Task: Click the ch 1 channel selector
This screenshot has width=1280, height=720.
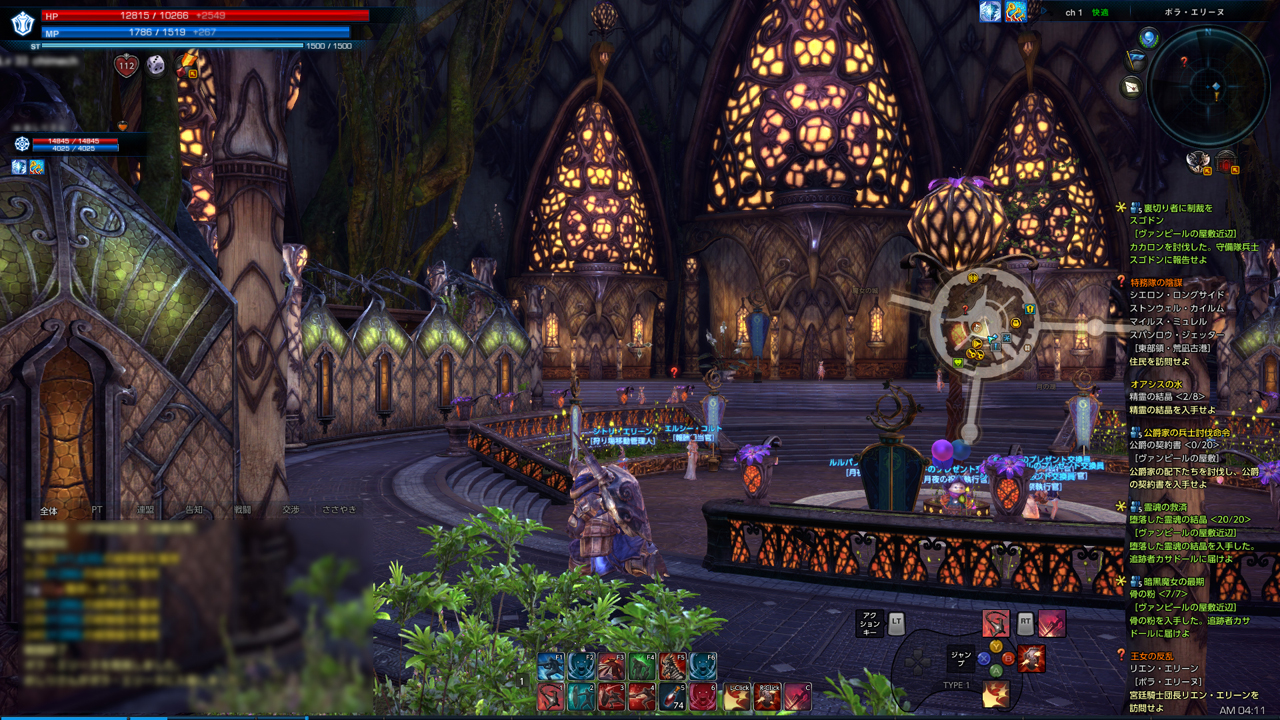Action: click(x=1074, y=13)
